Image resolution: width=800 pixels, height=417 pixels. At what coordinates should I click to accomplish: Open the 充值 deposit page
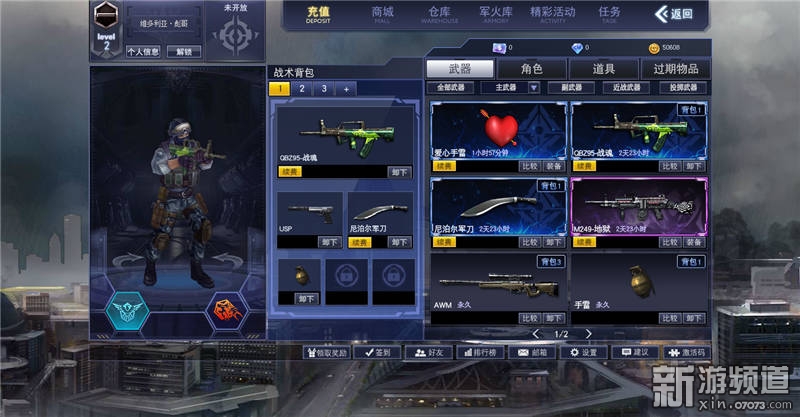[318, 14]
